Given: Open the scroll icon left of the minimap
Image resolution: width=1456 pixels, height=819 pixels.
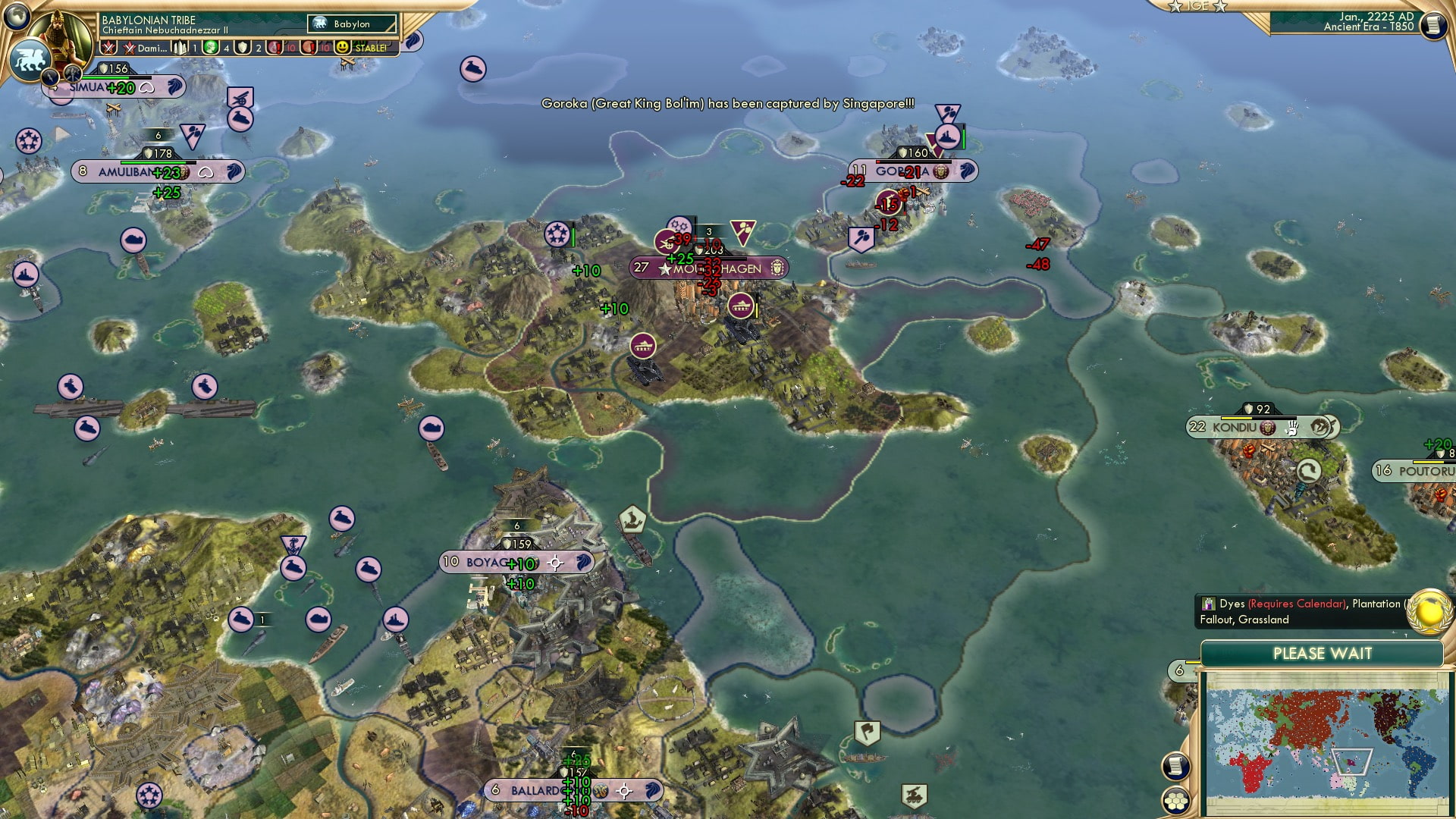Looking at the screenshot, I should [x=1175, y=766].
